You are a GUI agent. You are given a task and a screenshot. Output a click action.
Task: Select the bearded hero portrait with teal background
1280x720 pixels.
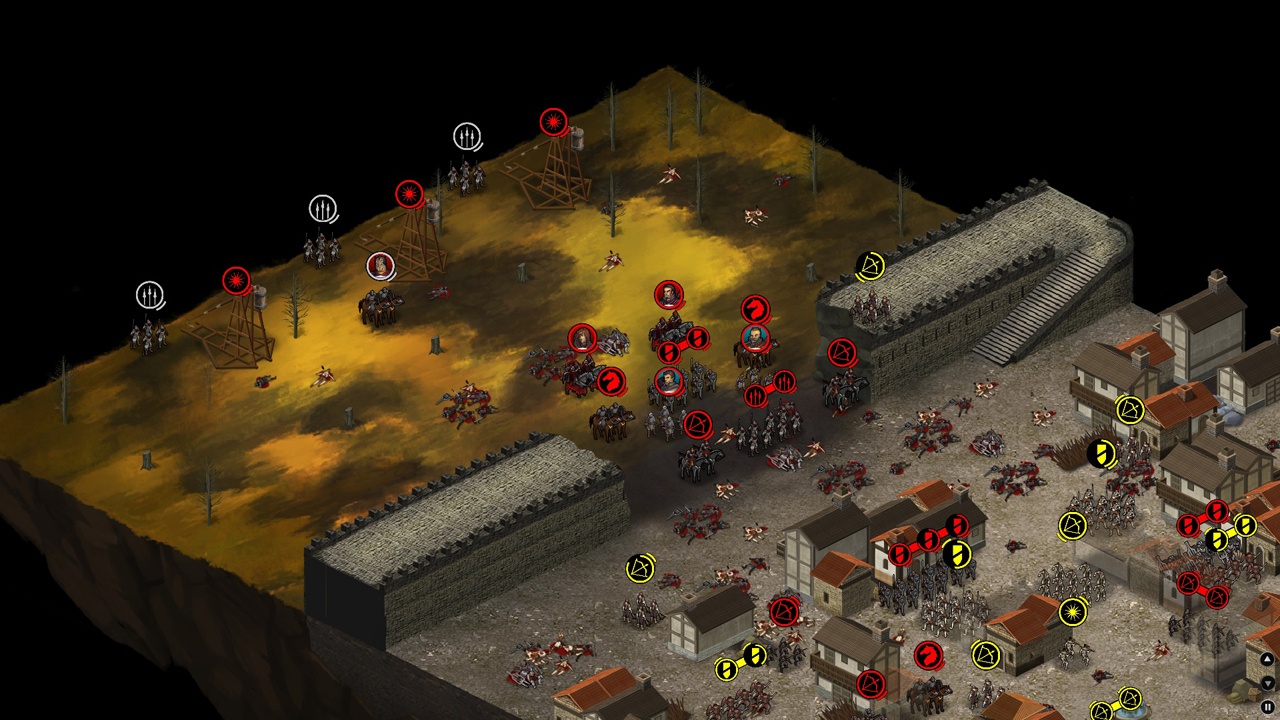[757, 337]
